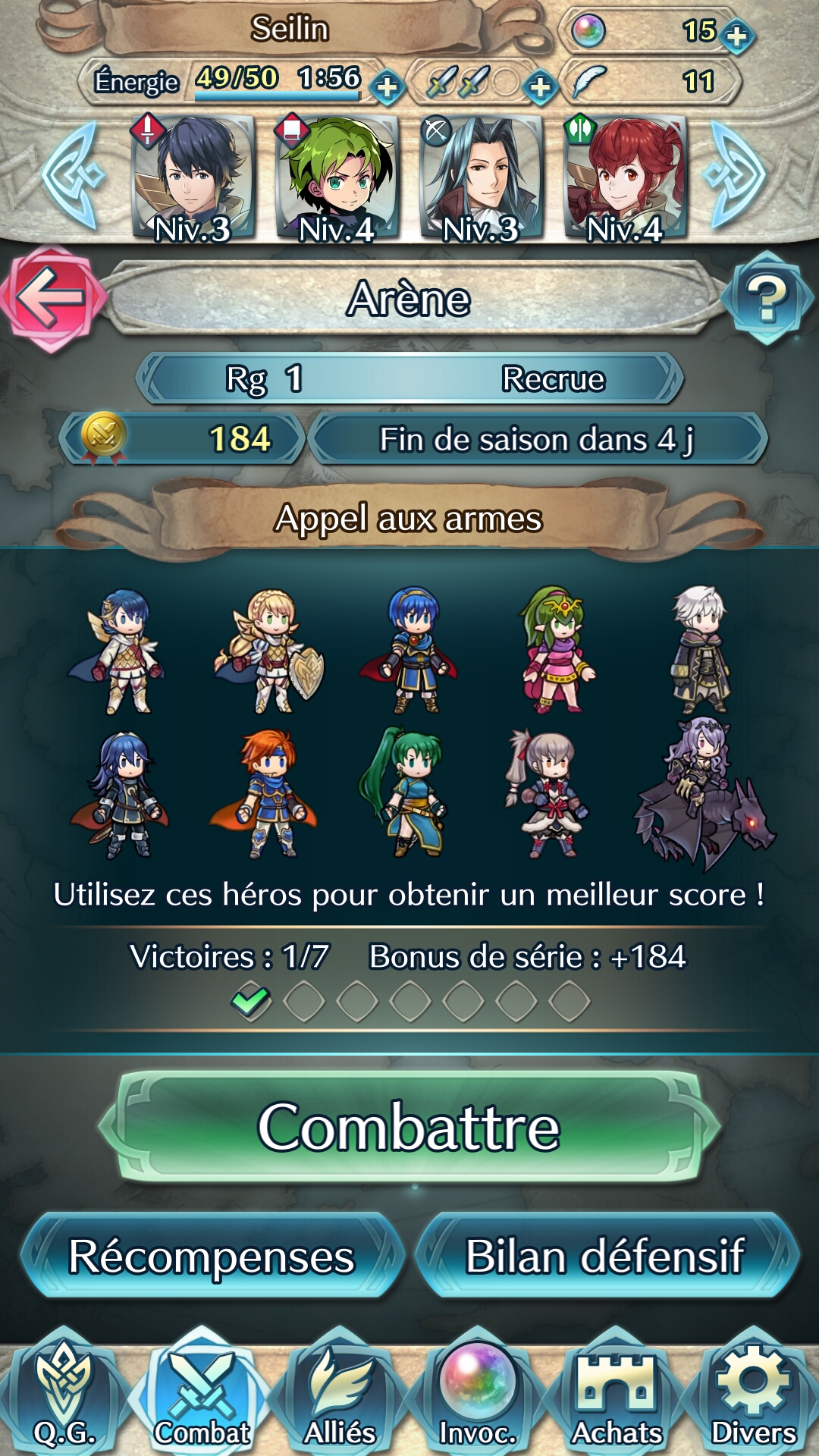This screenshot has width=819, height=1456.
Task: Open the Alliés tab
Action: 340,1399
